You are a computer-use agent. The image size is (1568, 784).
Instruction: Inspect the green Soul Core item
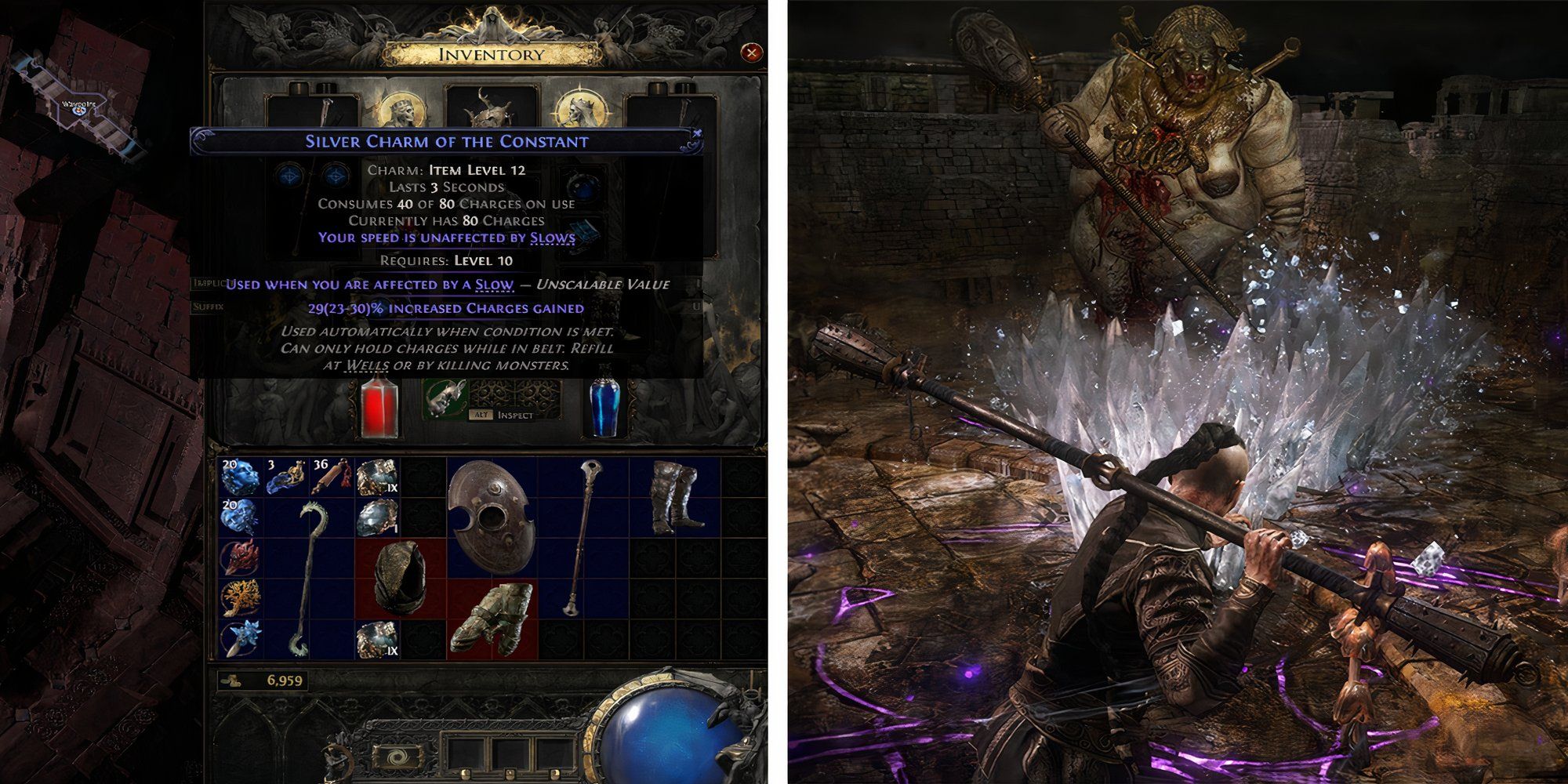445,401
